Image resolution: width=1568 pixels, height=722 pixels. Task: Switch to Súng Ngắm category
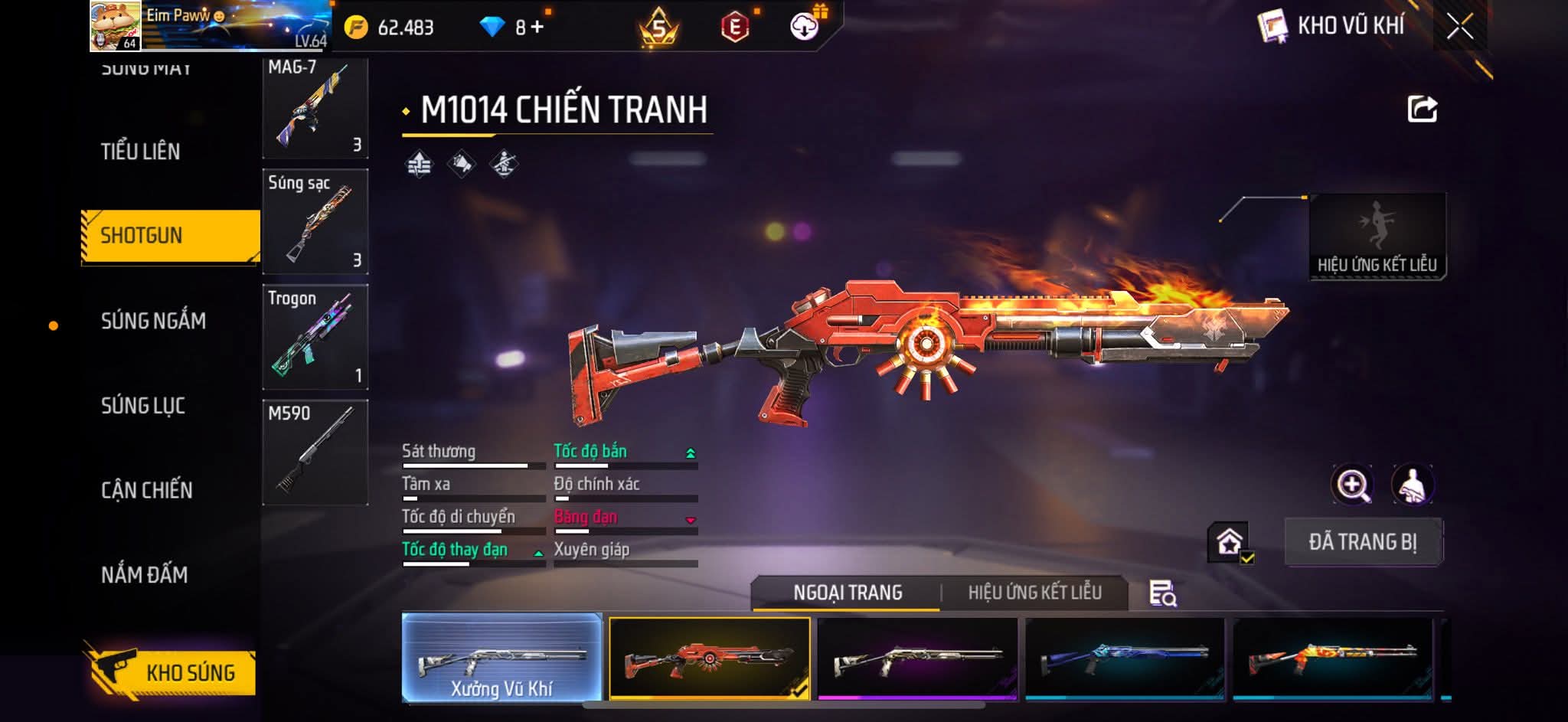pyautogui.click(x=153, y=321)
